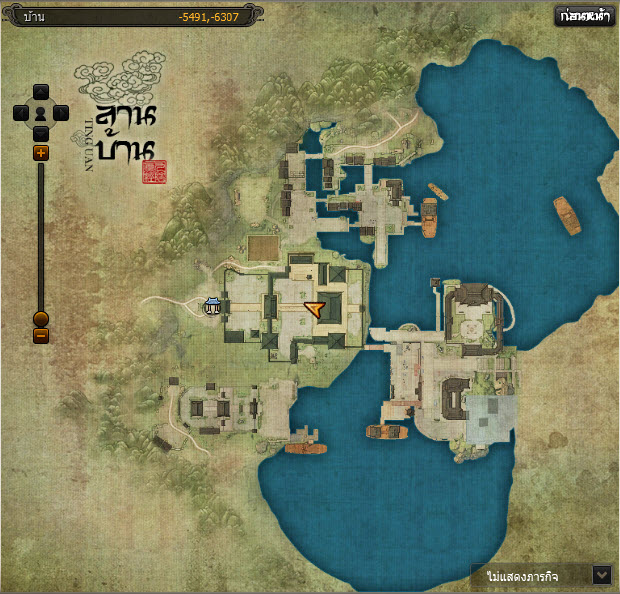Pan the map up with the up arrow
The width and height of the screenshot is (620, 594).
[x=41, y=92]
